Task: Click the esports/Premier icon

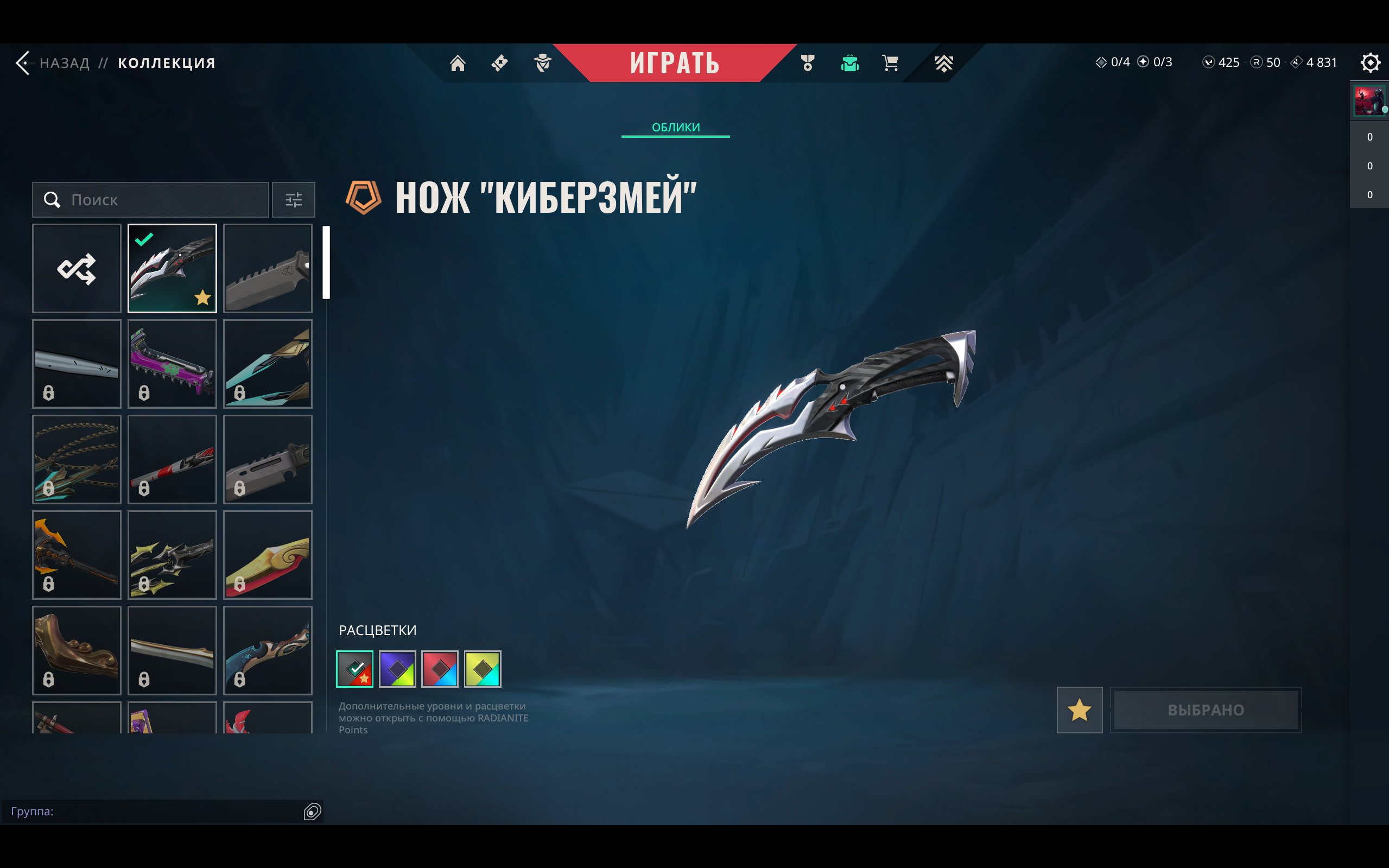Action: [943, 63]
